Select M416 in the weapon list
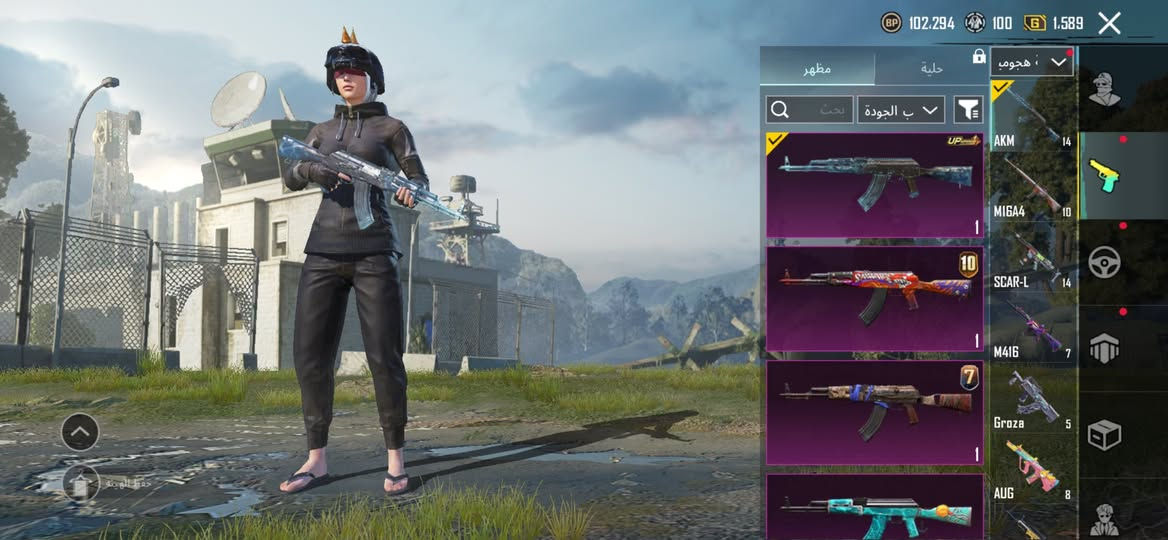This screenshot has width=1168, height=540. point(1032,332)
